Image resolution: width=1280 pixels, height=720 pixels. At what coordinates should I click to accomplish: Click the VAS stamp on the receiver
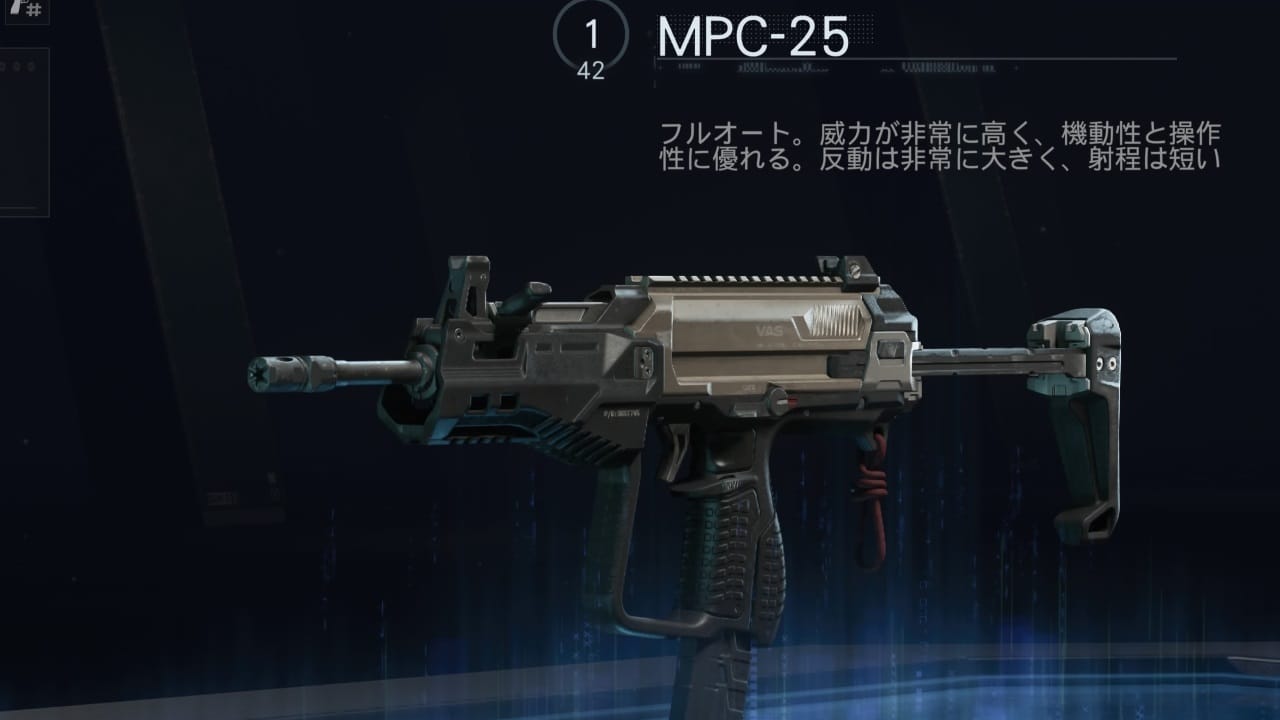click(x=767, y=328)
